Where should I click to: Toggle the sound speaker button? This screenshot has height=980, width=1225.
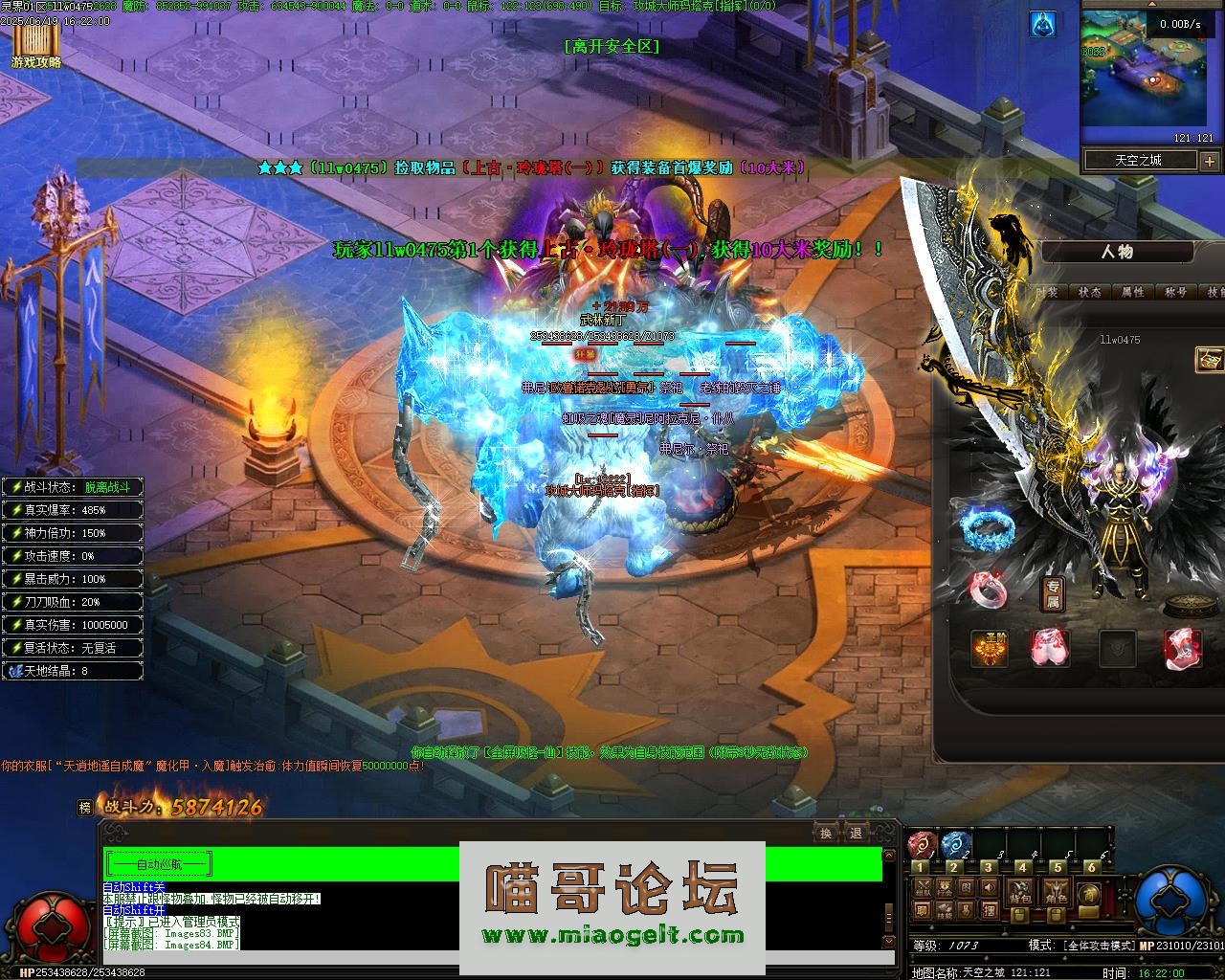[x=988, y=887]
